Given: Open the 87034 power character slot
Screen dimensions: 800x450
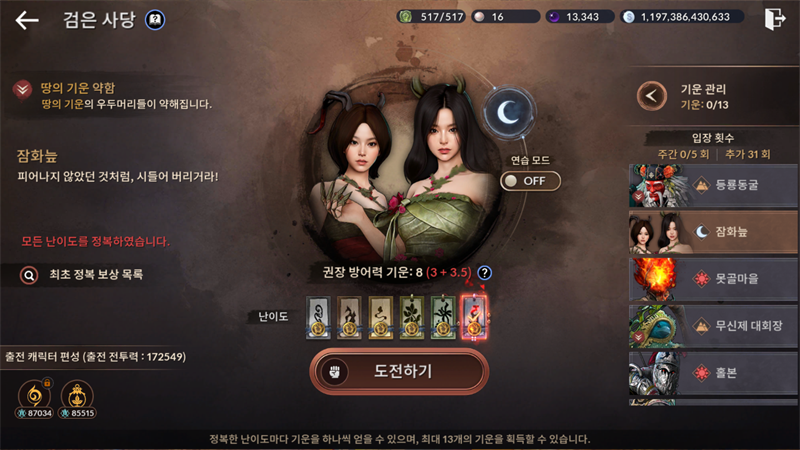Looking at the screenshot, I should pos(35,393).
